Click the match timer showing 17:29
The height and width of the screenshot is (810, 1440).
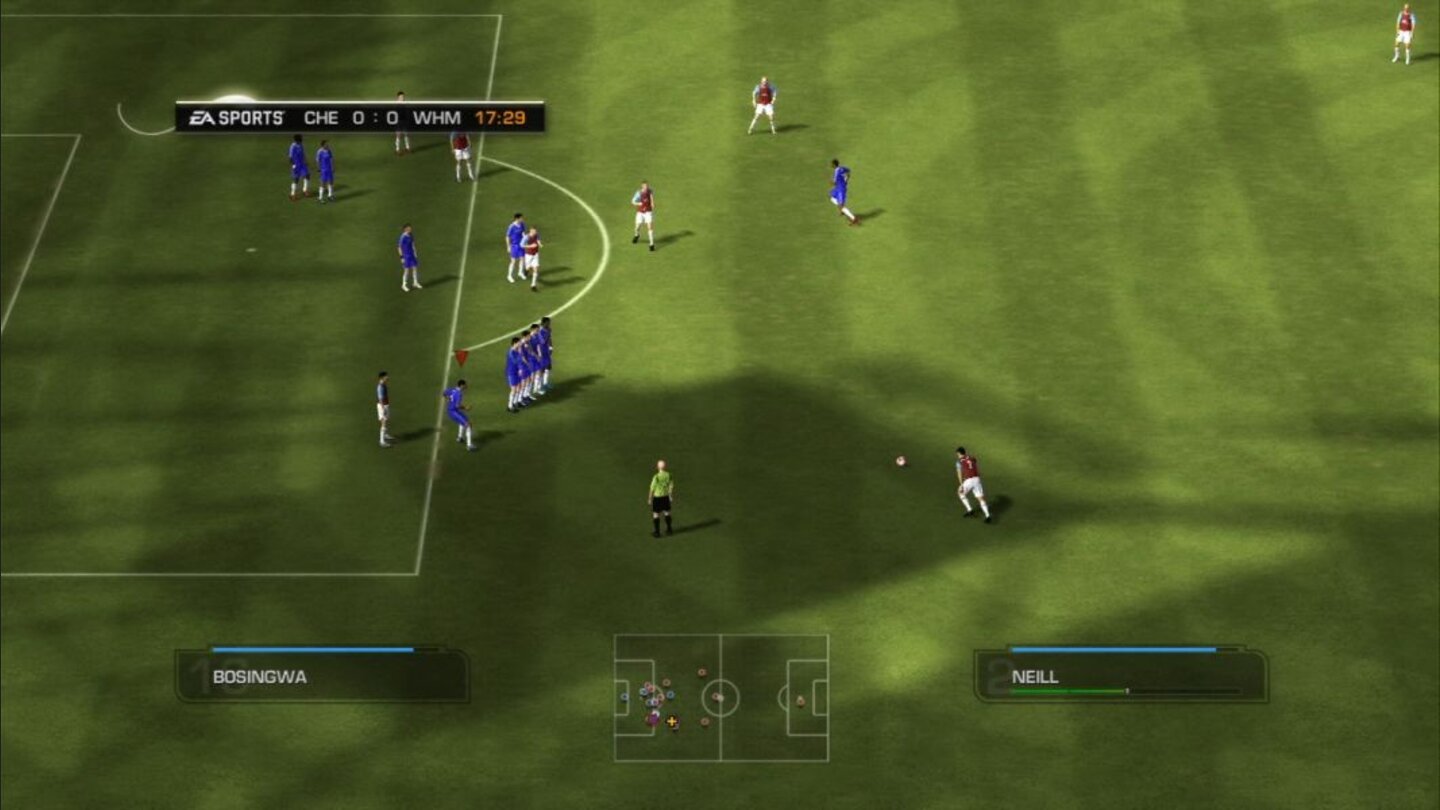(x=502, y=117)
